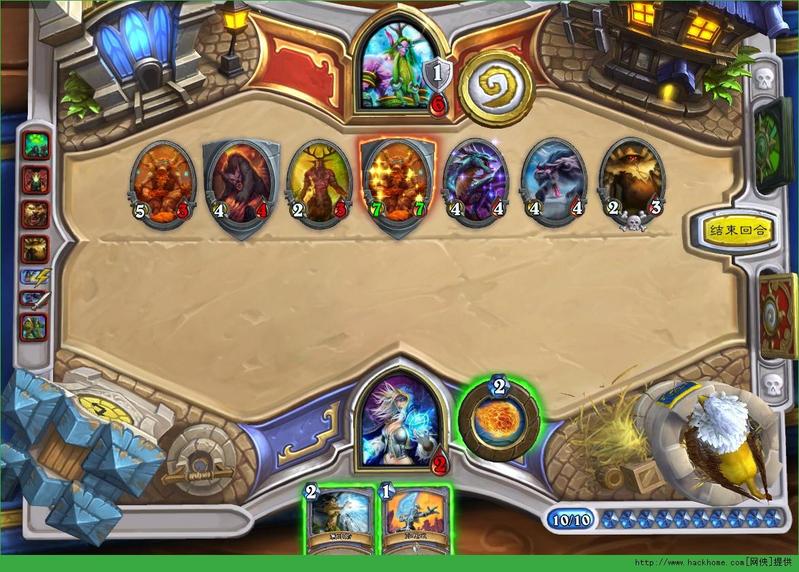Target the blue beast 4/4 minion

554,184
